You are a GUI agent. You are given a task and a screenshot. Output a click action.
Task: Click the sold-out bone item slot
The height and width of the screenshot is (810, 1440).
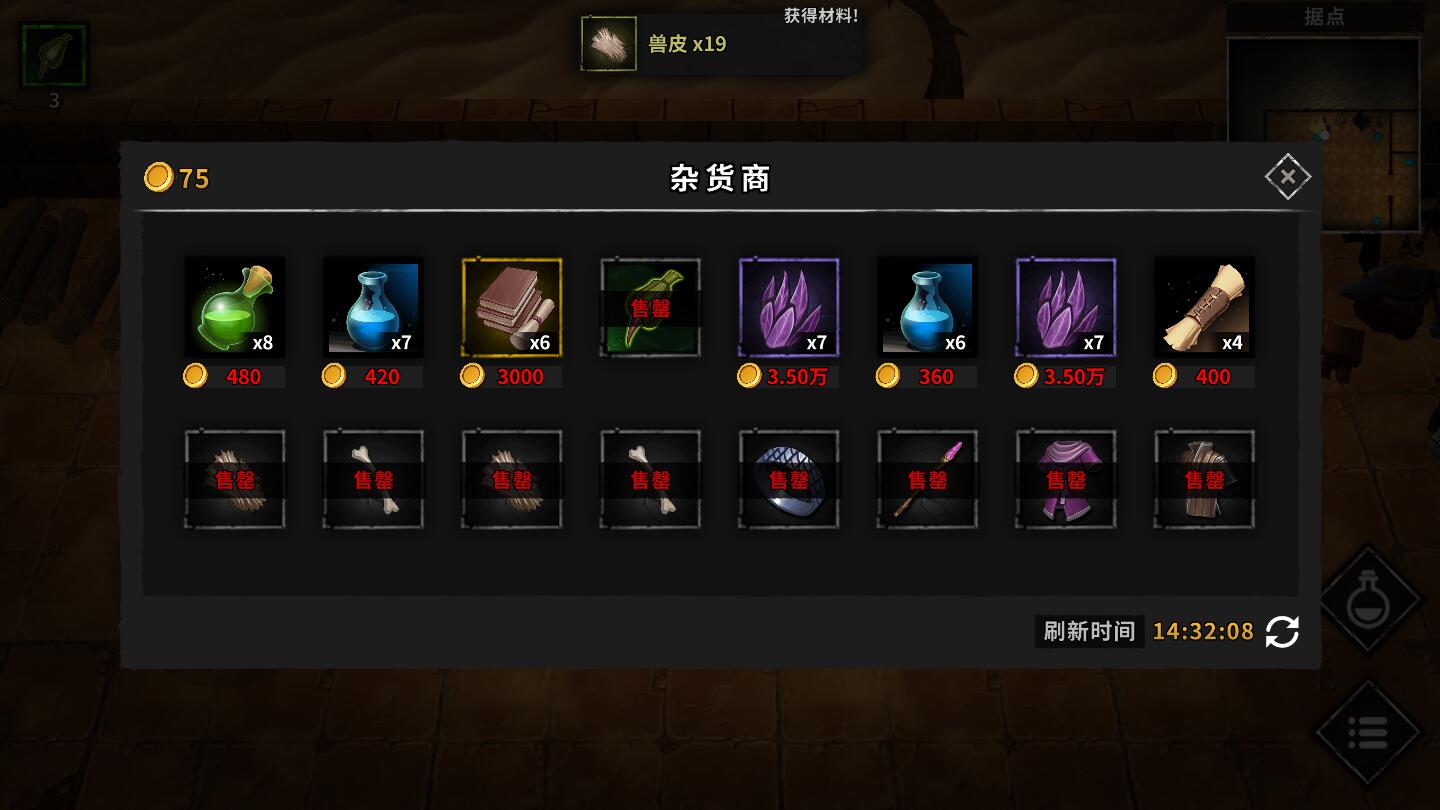point(373,478)
